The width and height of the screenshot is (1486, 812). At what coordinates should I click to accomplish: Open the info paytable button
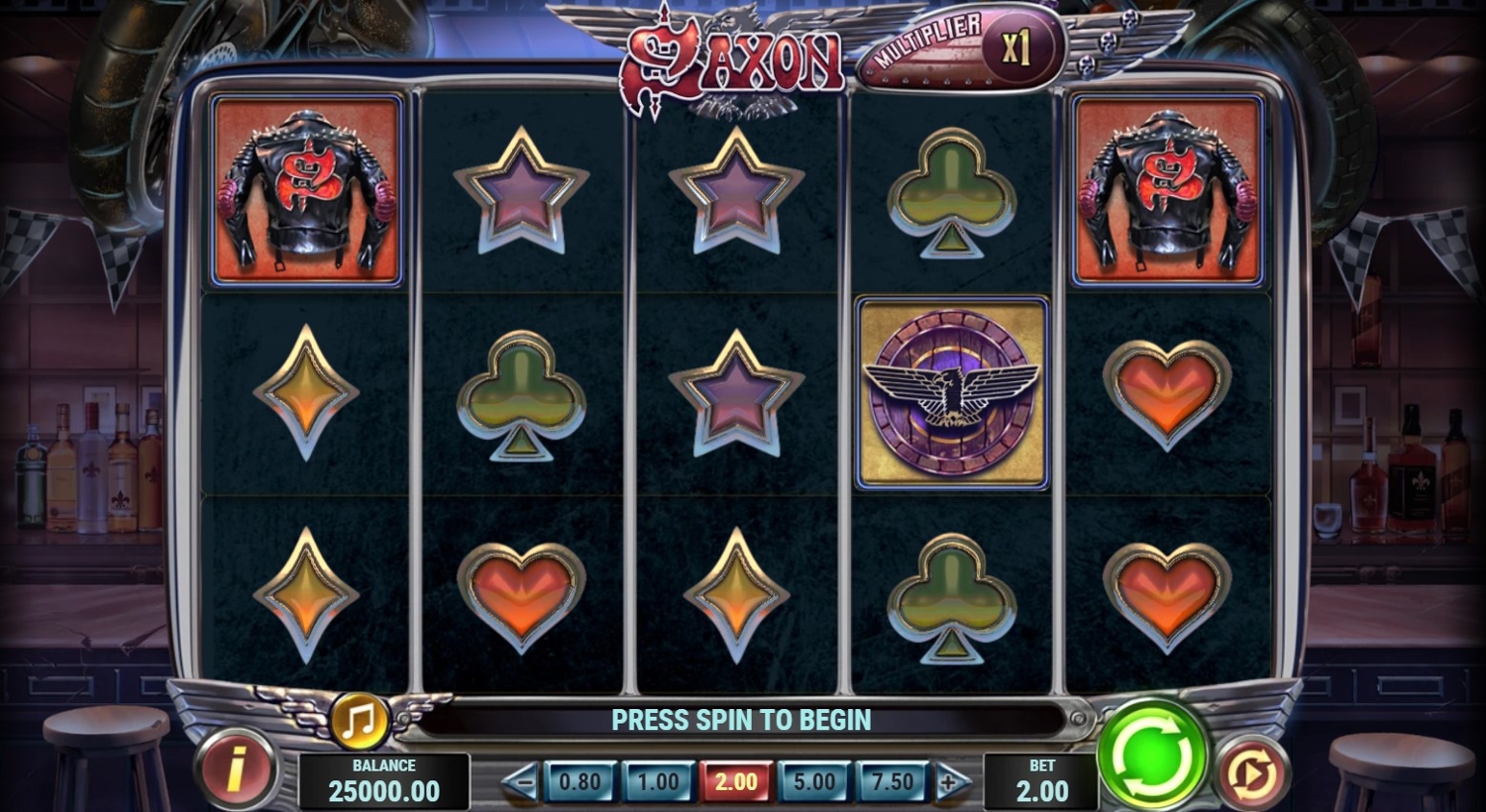(x=235, y=769)
